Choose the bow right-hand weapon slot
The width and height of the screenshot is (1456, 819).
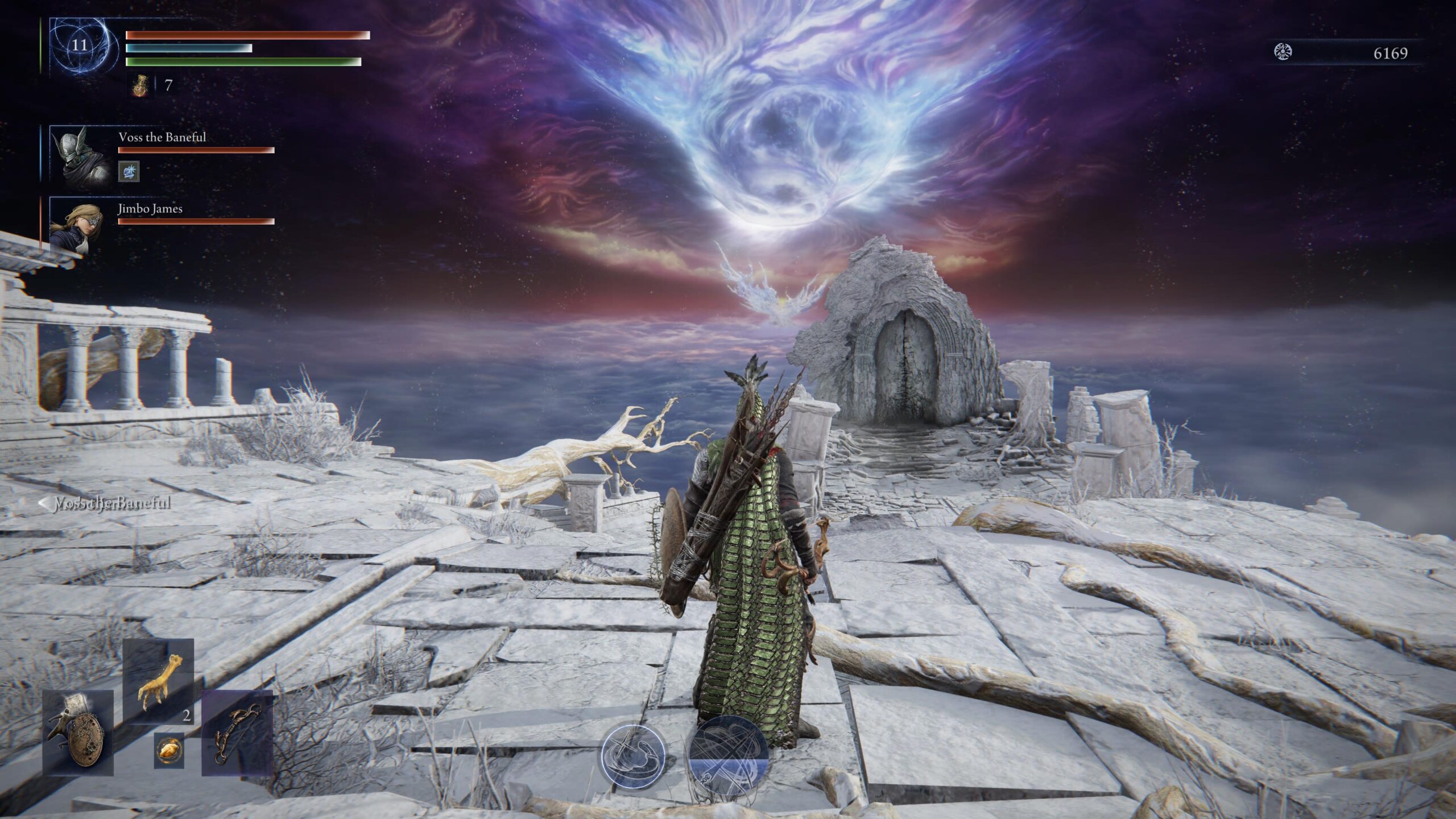[237, 733]
